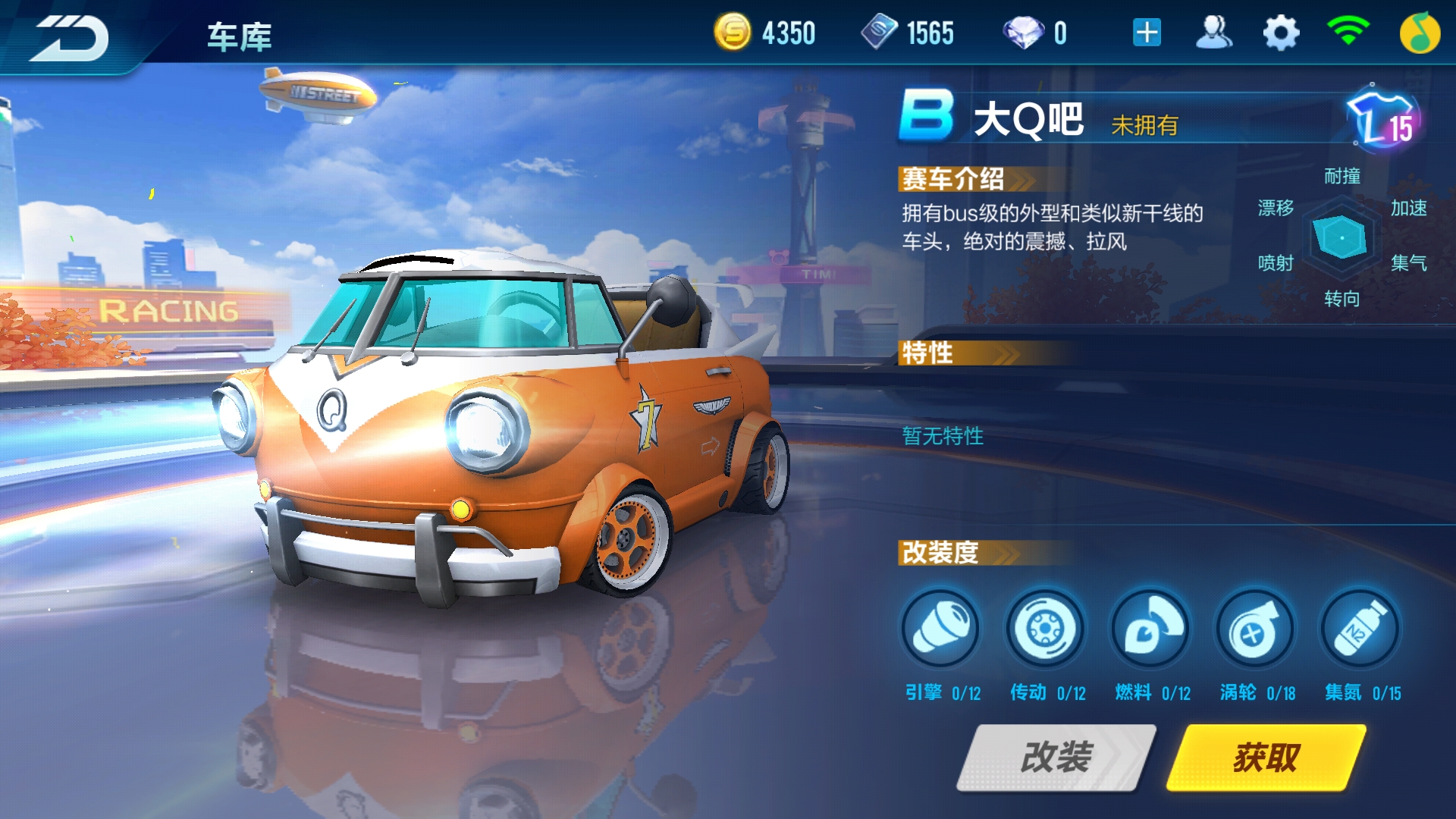The image size is (1456, 819).
Task: Check the Wi-Fi signal icon
Action: point(1348,32)
